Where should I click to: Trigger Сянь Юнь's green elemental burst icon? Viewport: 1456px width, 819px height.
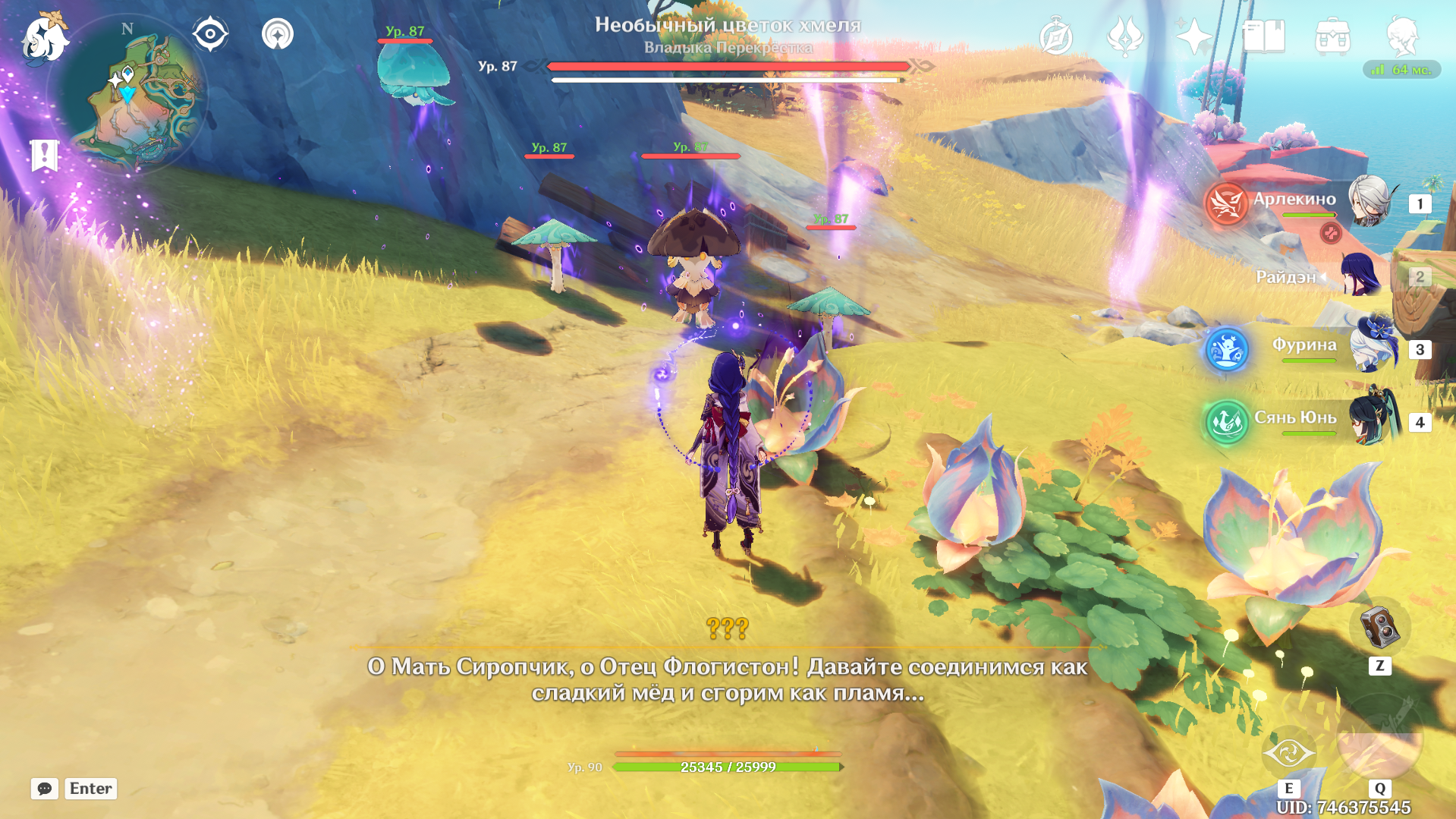[1226, 422]
